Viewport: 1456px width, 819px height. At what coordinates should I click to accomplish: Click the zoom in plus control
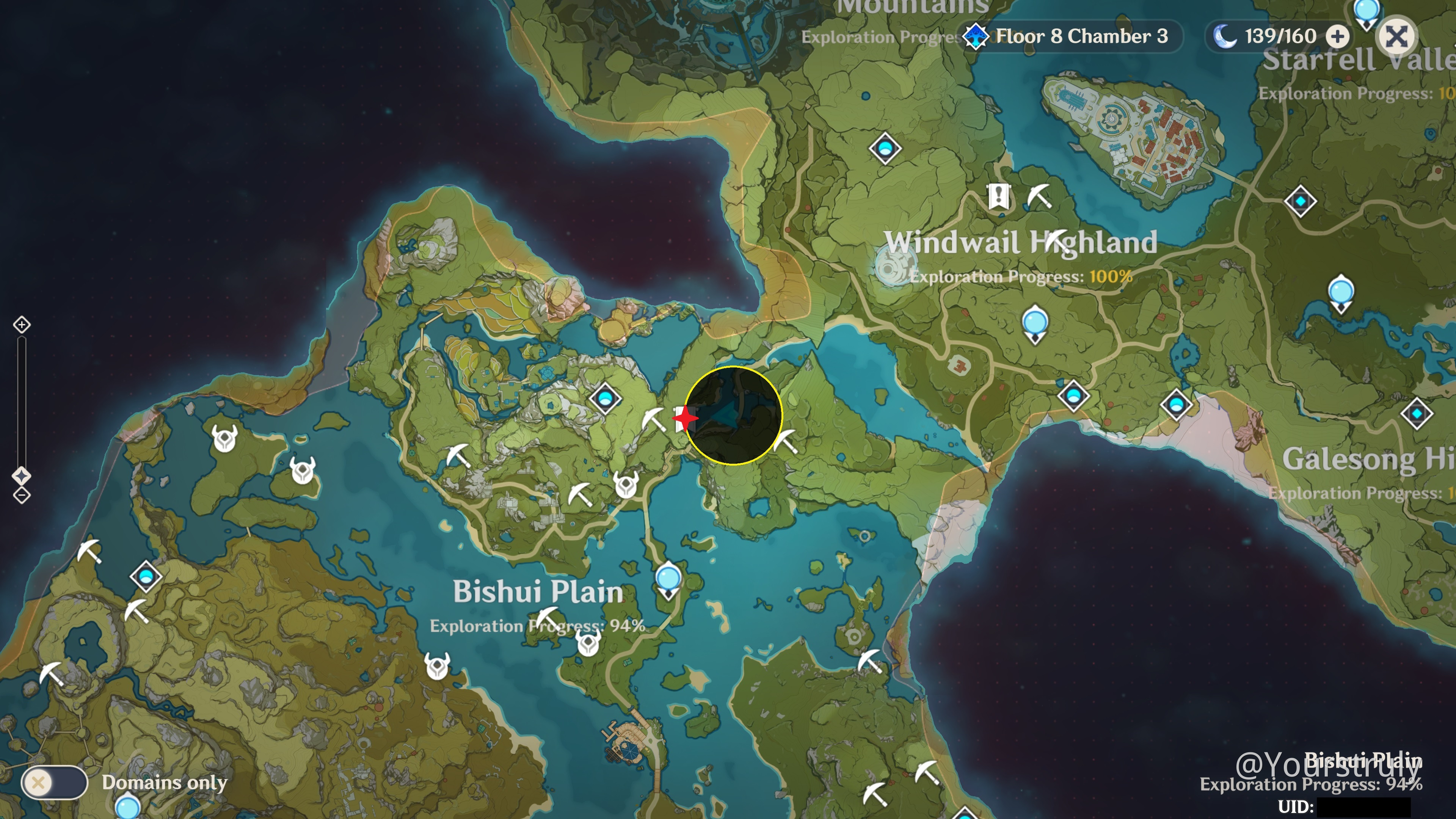point(22,325)
